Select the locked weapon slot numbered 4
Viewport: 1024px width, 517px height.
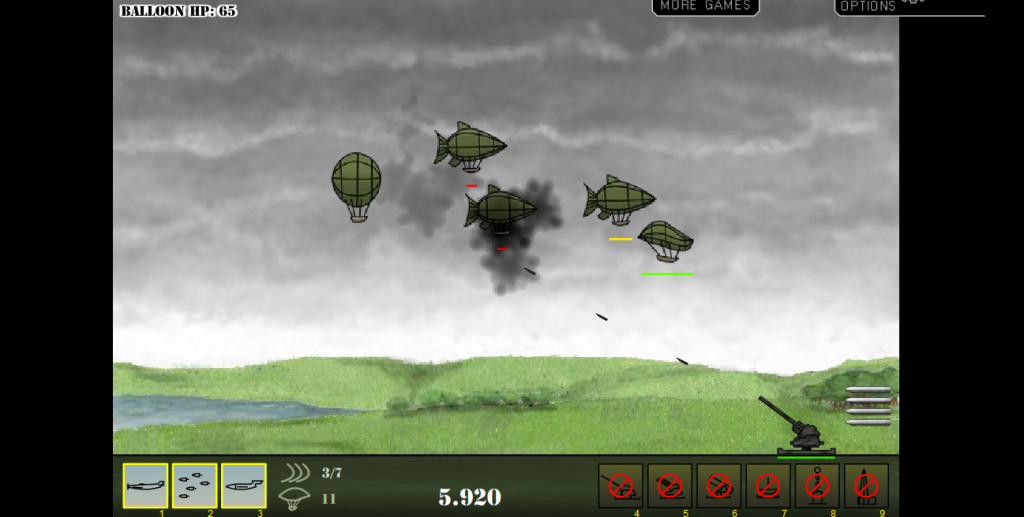click(620, 485)
